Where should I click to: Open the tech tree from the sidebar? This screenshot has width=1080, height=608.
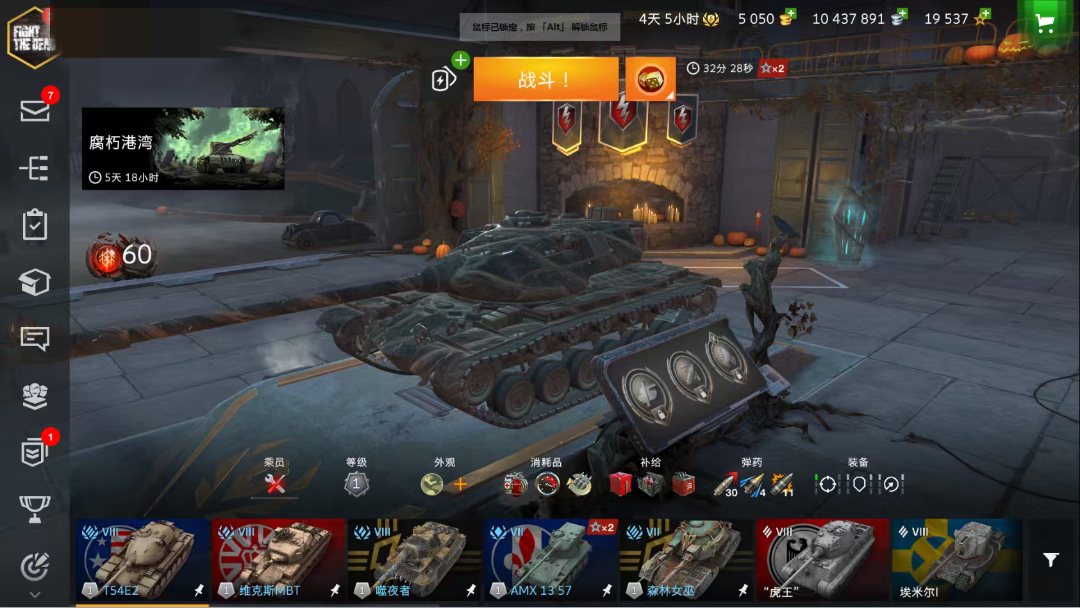pos(35,168)
